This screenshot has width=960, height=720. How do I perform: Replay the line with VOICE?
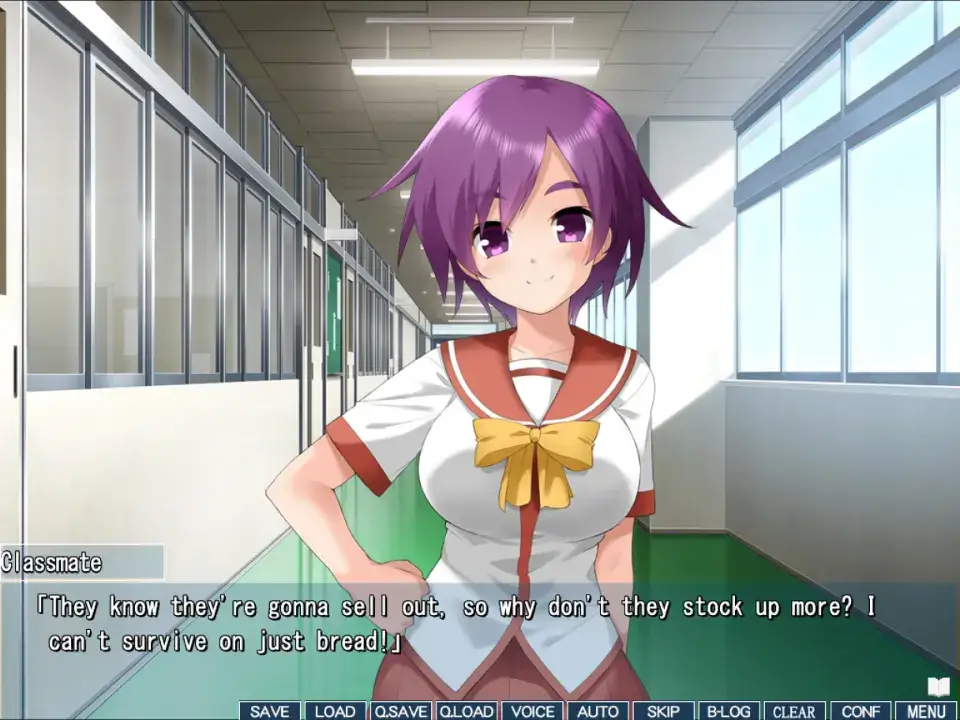(x=532, y=711)
